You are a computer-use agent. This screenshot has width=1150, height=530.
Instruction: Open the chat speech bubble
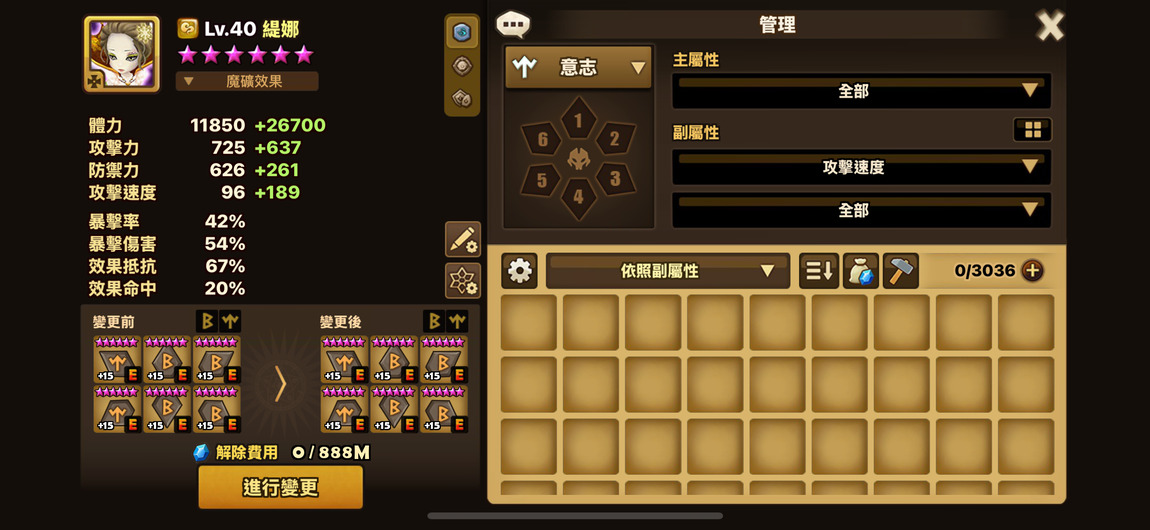[x=513, y=24]
